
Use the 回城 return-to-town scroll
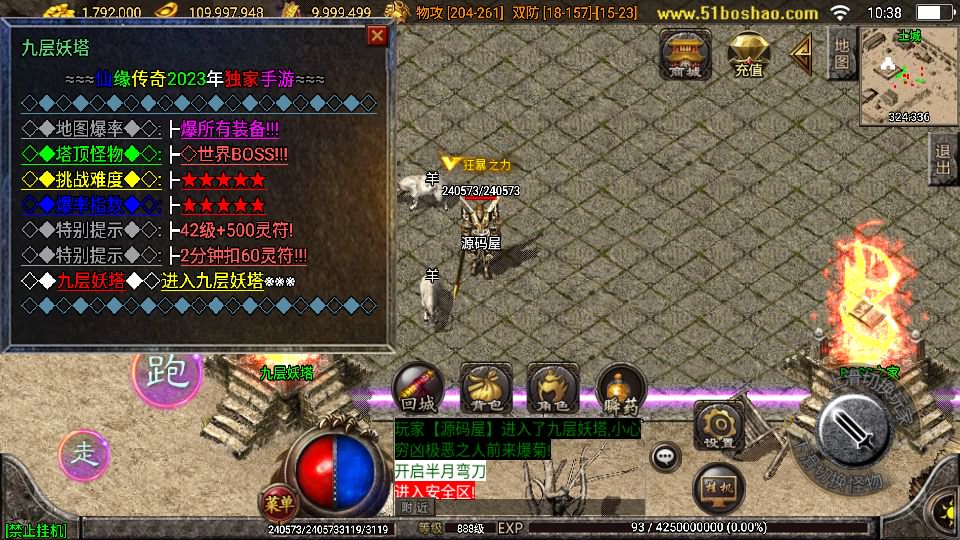pos(417,388)
